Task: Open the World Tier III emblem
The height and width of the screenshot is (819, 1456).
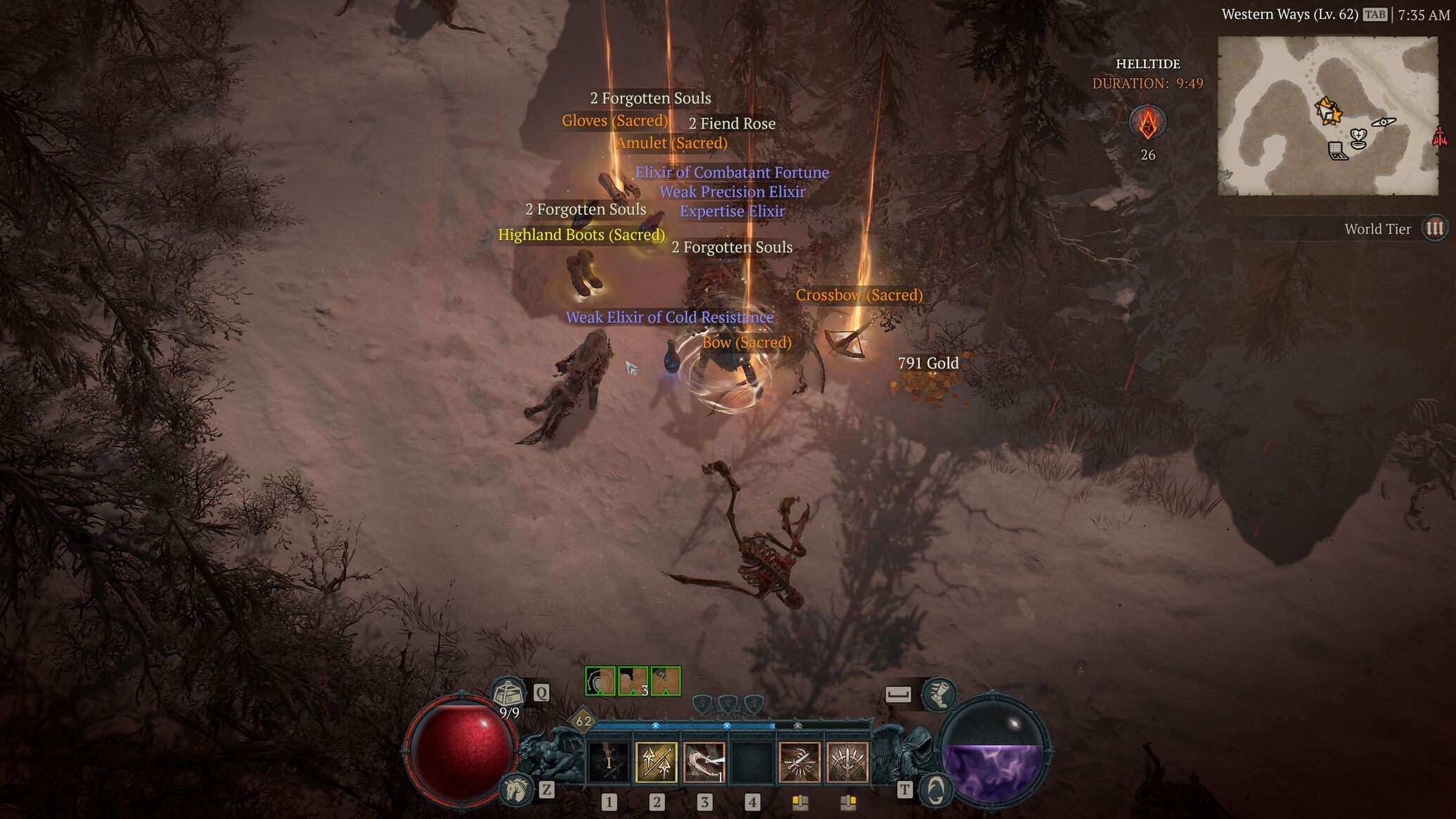Action: point(1434,228)
